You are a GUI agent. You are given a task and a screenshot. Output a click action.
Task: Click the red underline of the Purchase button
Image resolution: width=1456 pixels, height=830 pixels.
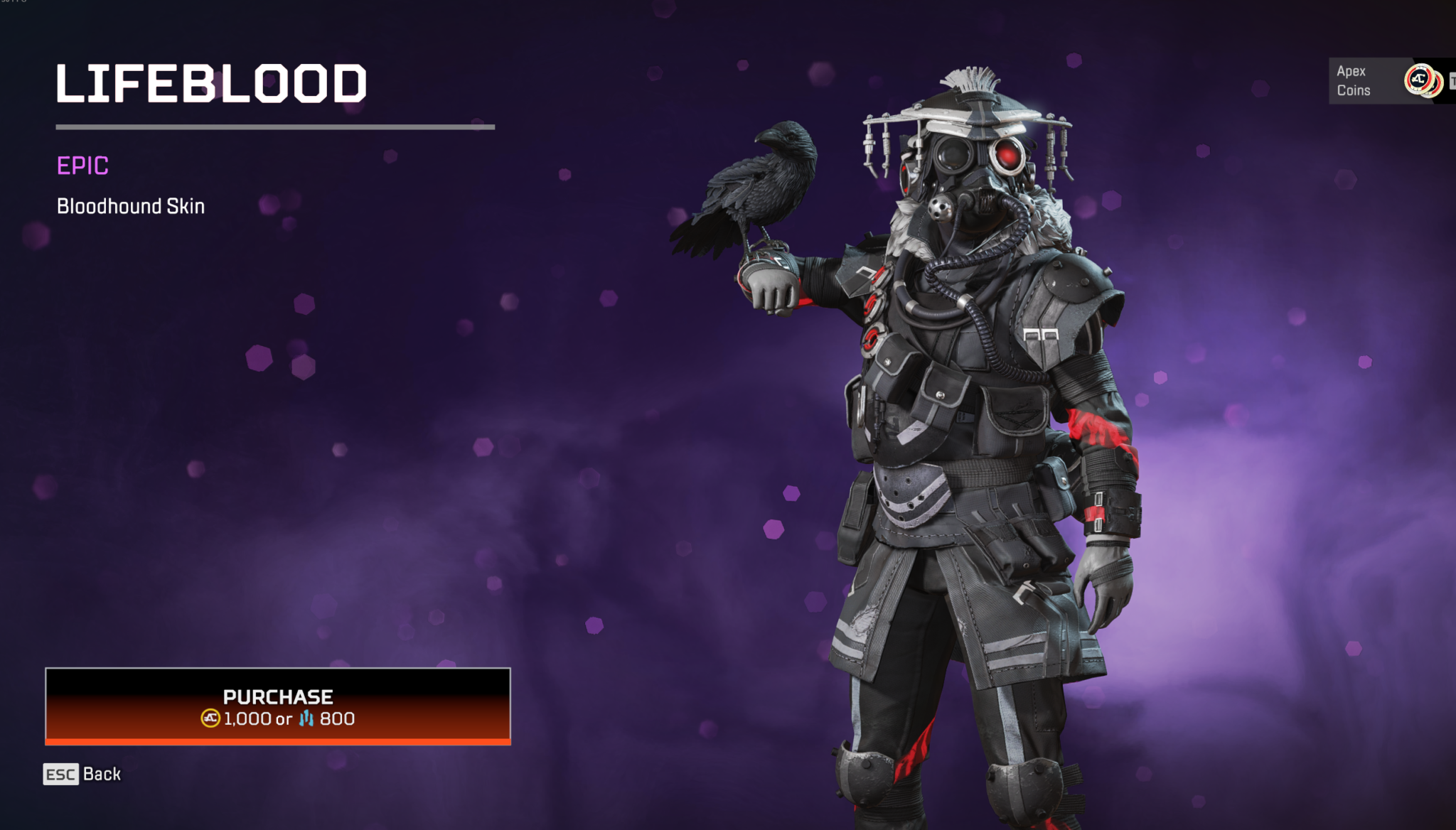277,741
